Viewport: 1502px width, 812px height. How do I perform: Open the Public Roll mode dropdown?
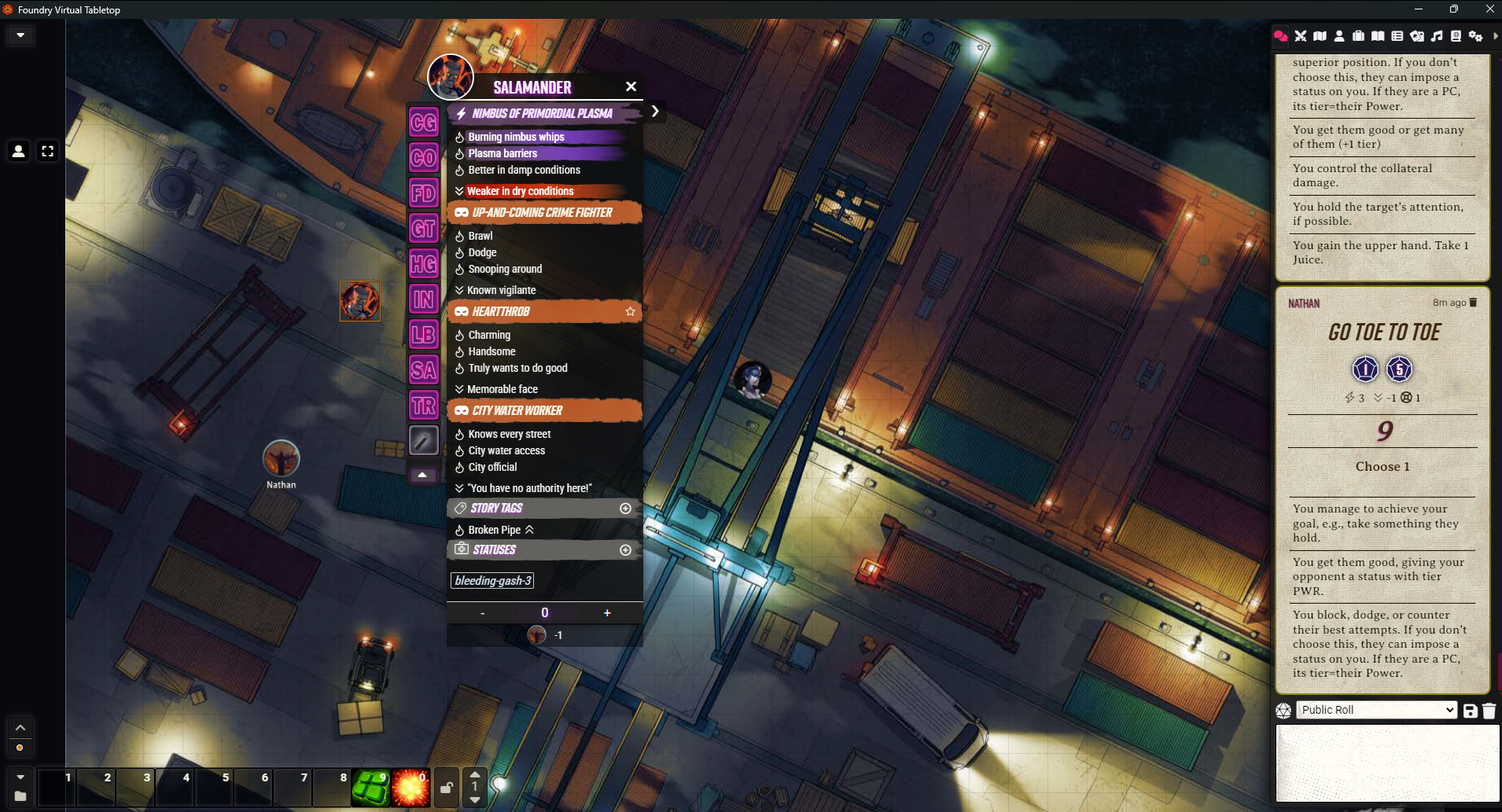[1376, 710]
